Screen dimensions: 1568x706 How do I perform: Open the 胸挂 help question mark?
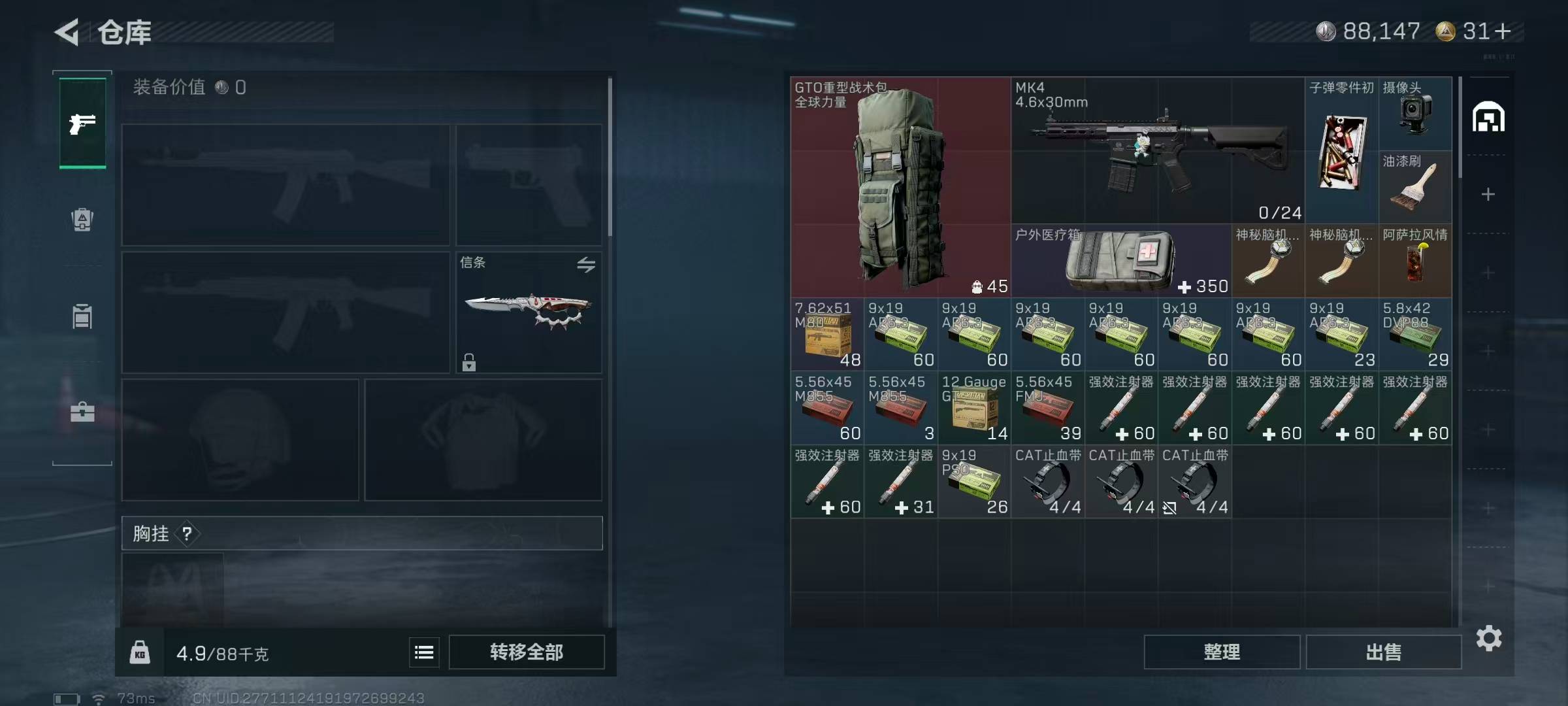point(188,534)
